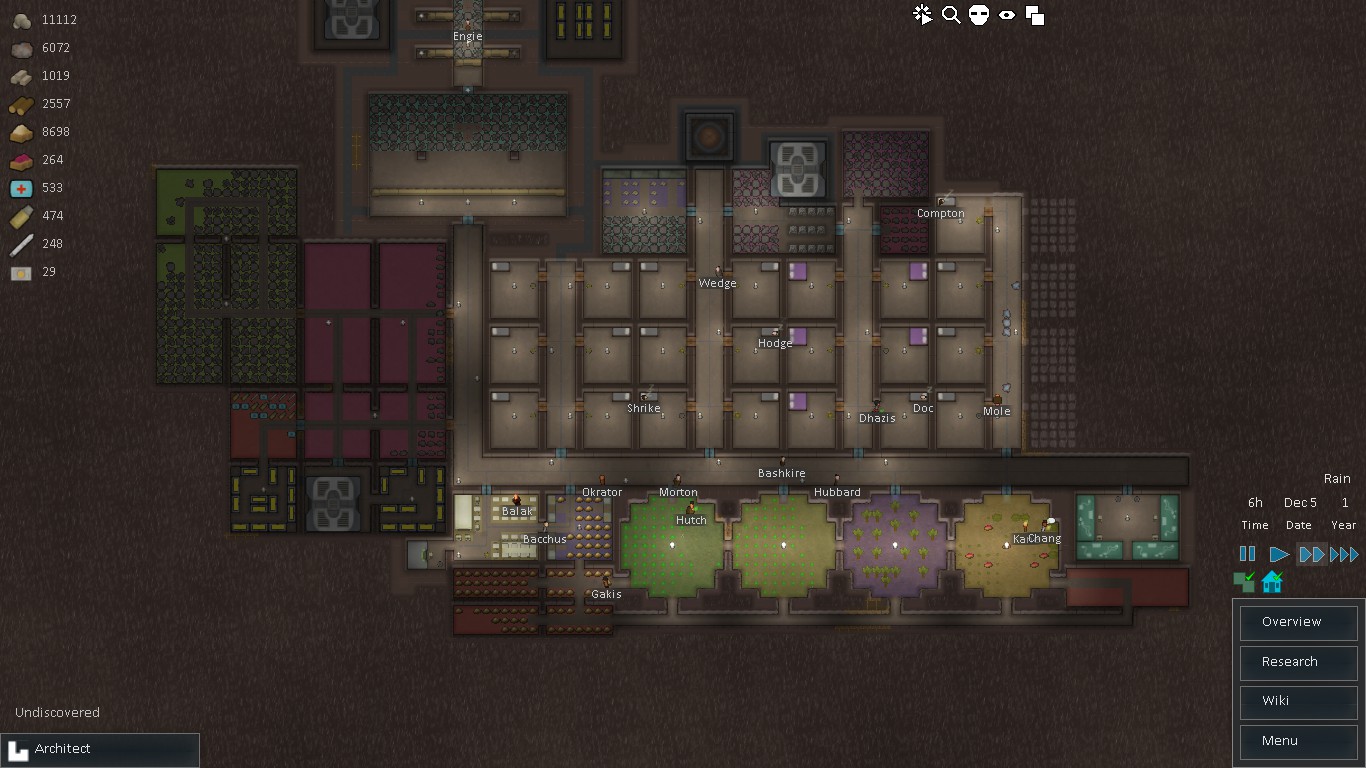Toggle the eye visibility icon top right
Screen dimensions: 1366x768
tap(1007, 15)
